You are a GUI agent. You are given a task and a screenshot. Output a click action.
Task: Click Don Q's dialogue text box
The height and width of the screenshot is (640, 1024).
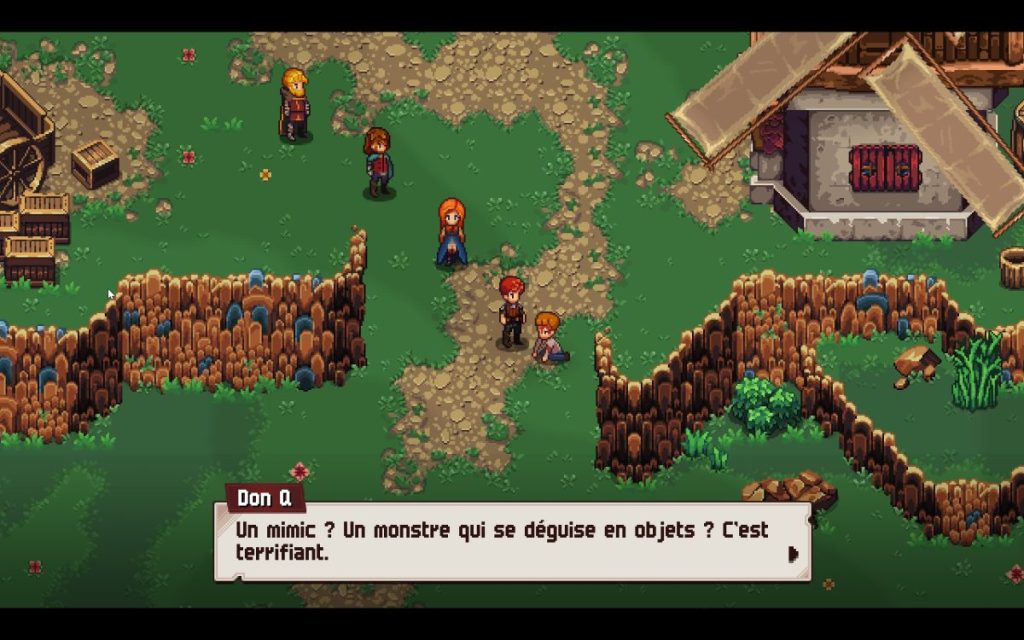512,541
